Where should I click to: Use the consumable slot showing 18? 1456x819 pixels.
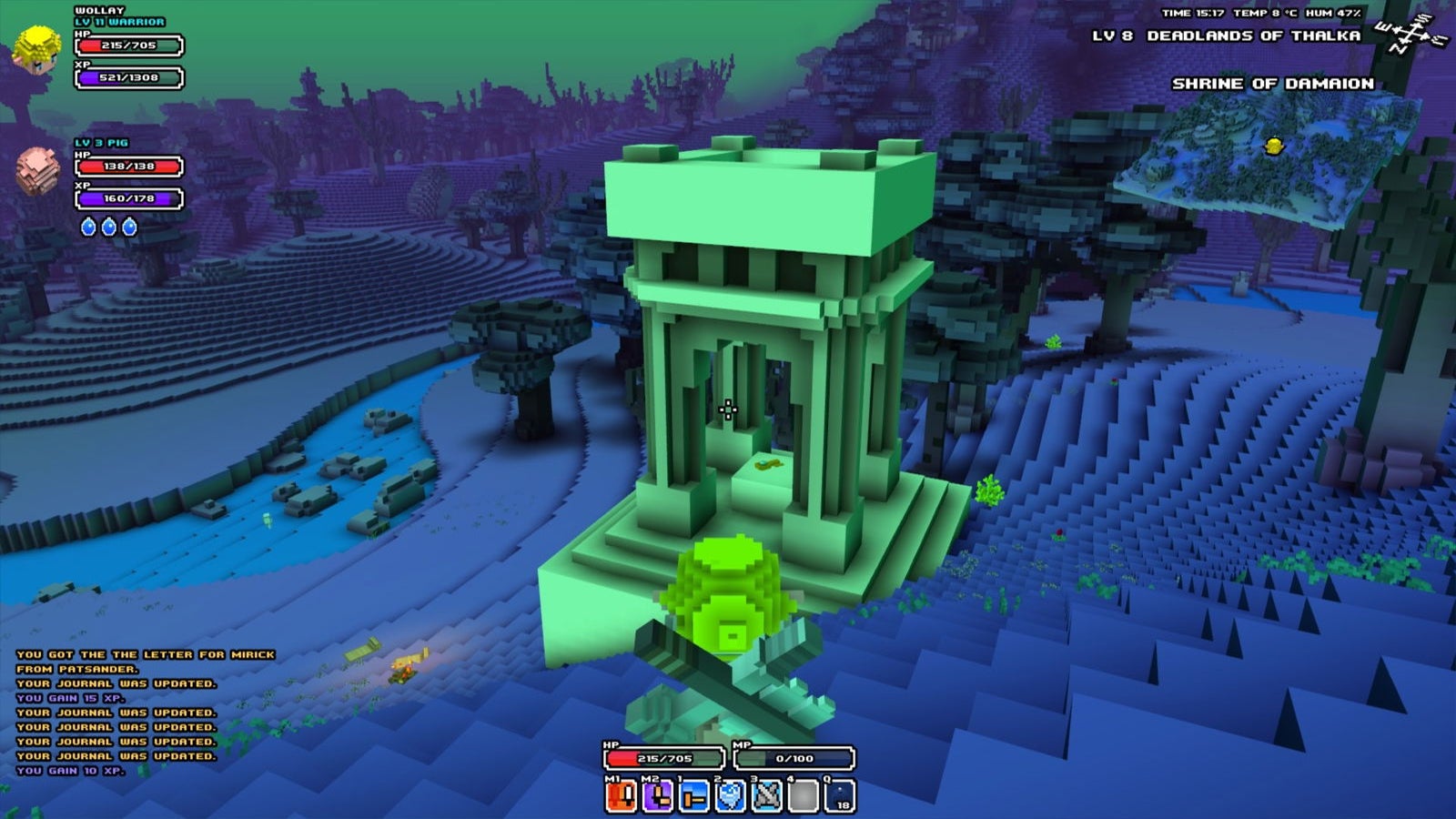pos(840,796)
